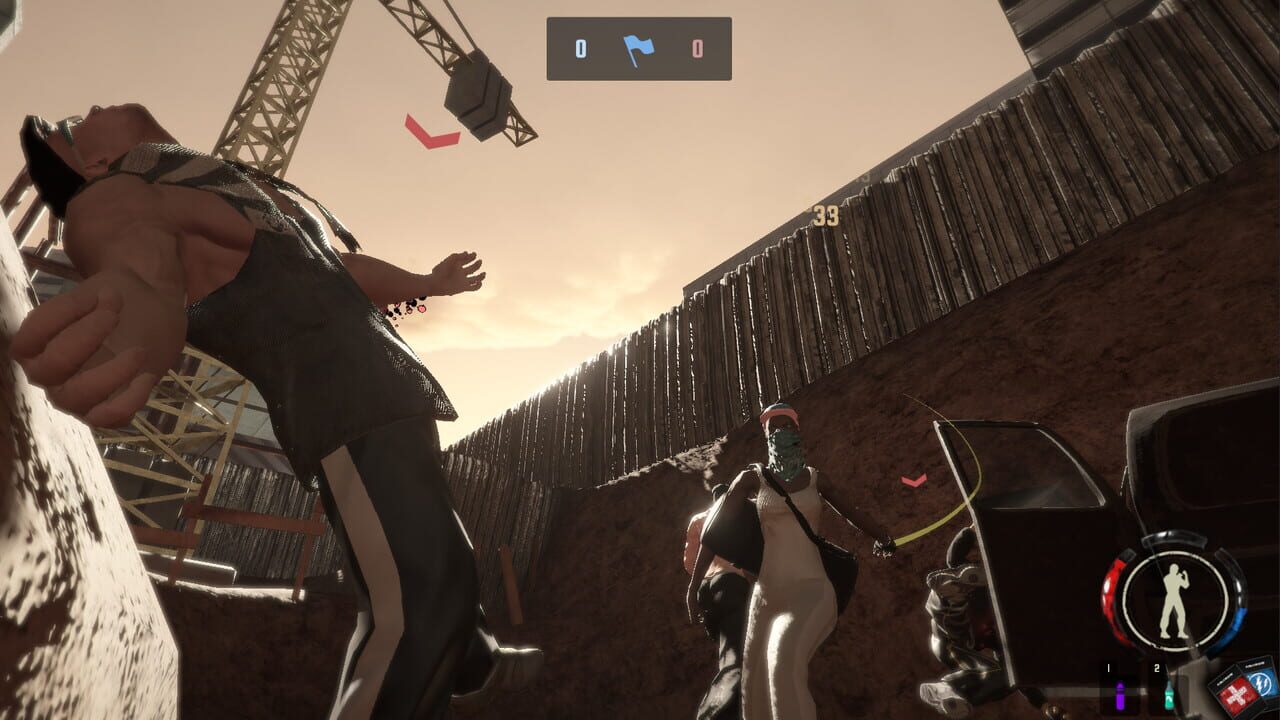This screenshot has height=720, width=1280.
Task: Click the red team score of 0
Action: [697, 49]
